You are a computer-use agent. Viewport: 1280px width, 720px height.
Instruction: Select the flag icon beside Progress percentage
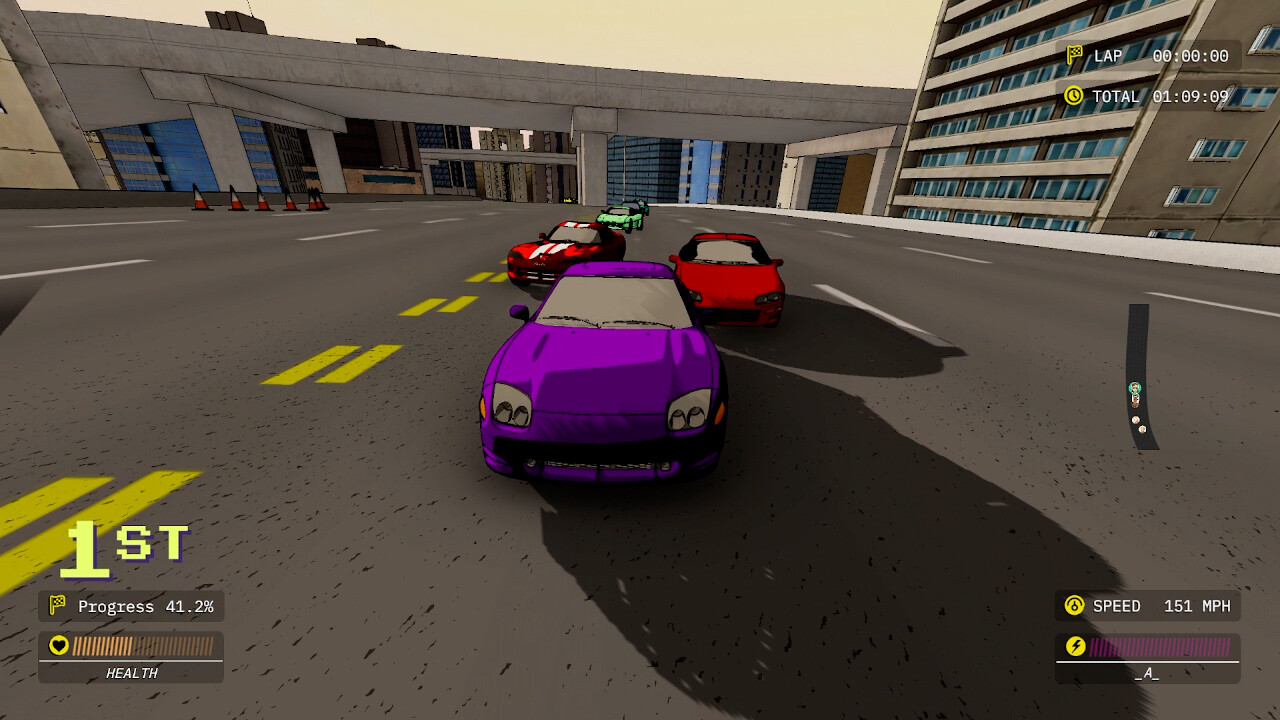58,606
